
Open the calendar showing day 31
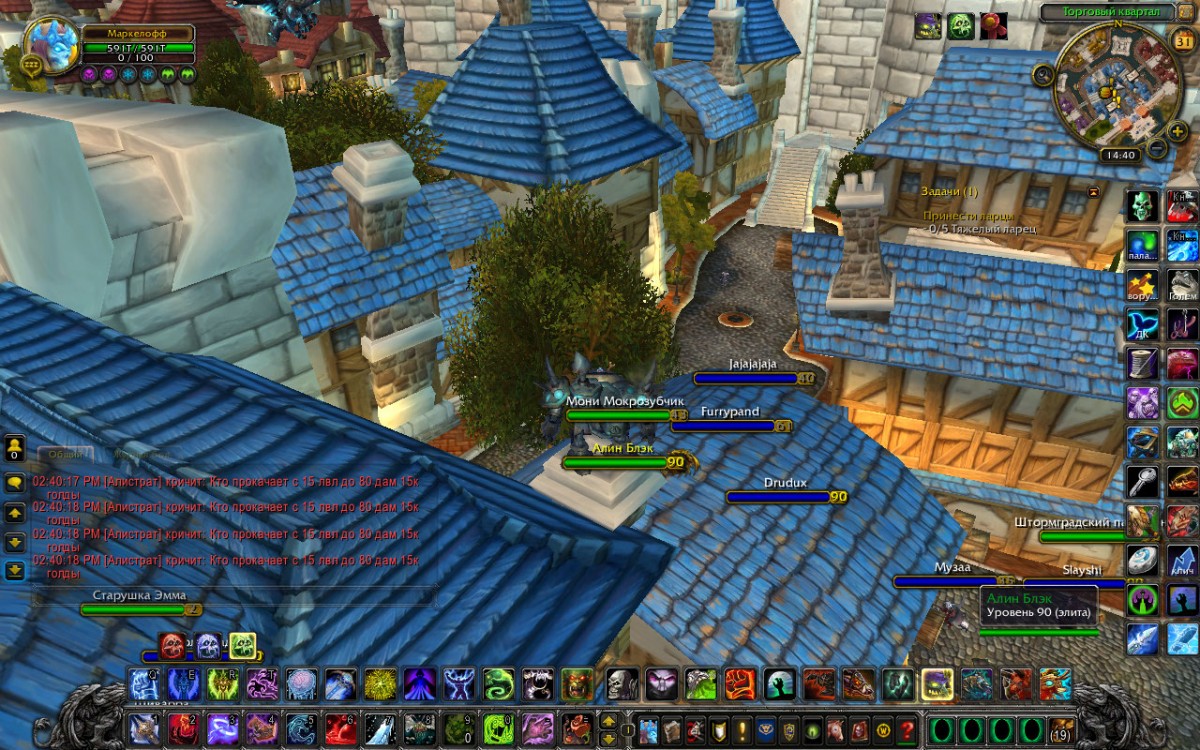pyautogui.click(x=1181, y=41)
